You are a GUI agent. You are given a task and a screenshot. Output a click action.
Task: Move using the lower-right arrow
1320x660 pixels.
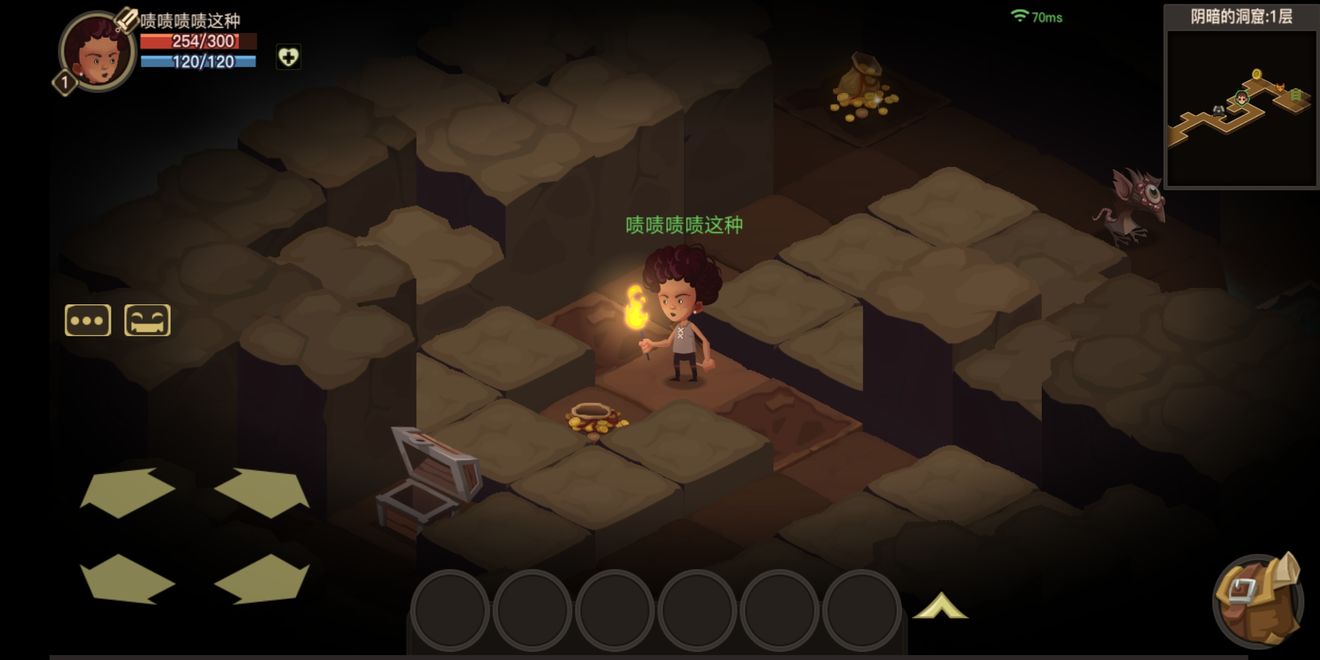[x=261, y=578]
